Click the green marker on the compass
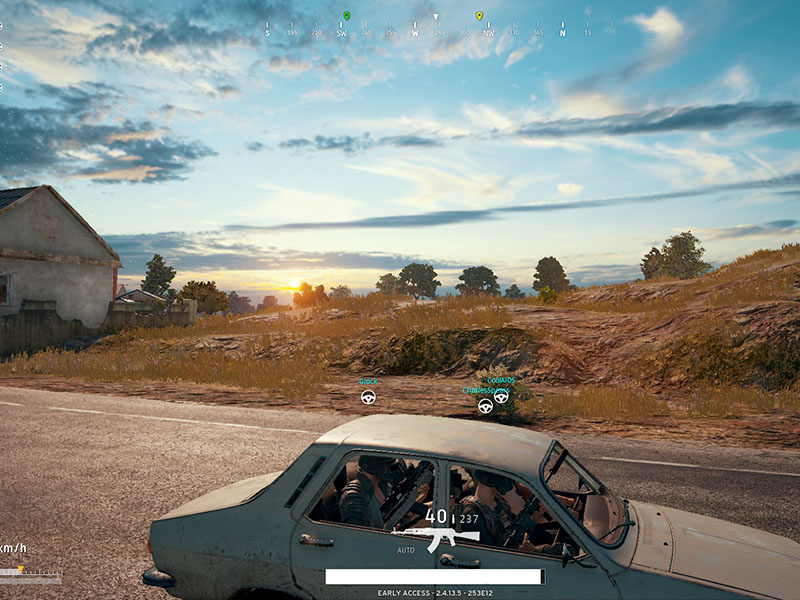This screenshot has width=800, height=600. [346, 16]
